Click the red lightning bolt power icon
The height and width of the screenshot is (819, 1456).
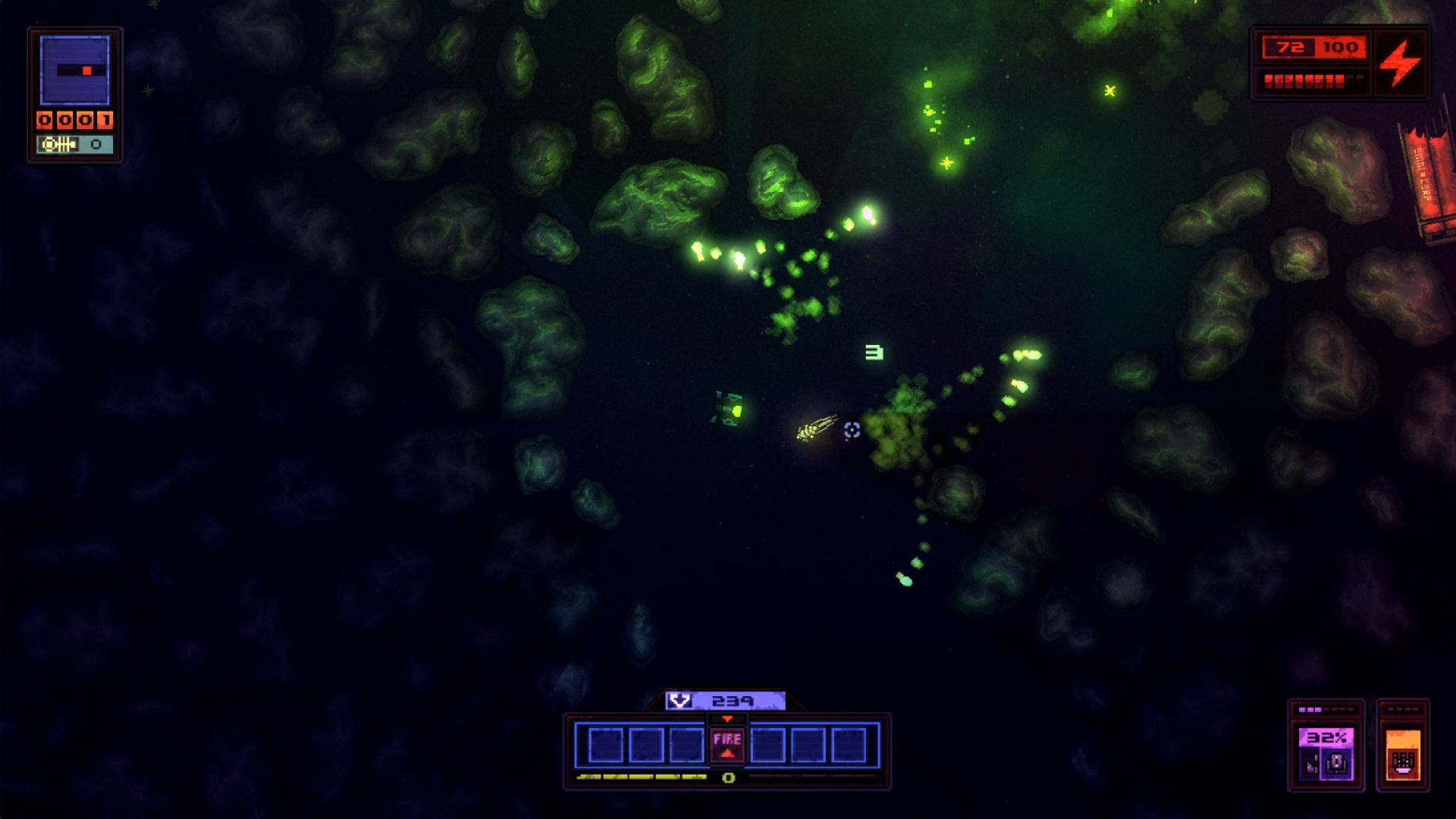coord(1400,63)
